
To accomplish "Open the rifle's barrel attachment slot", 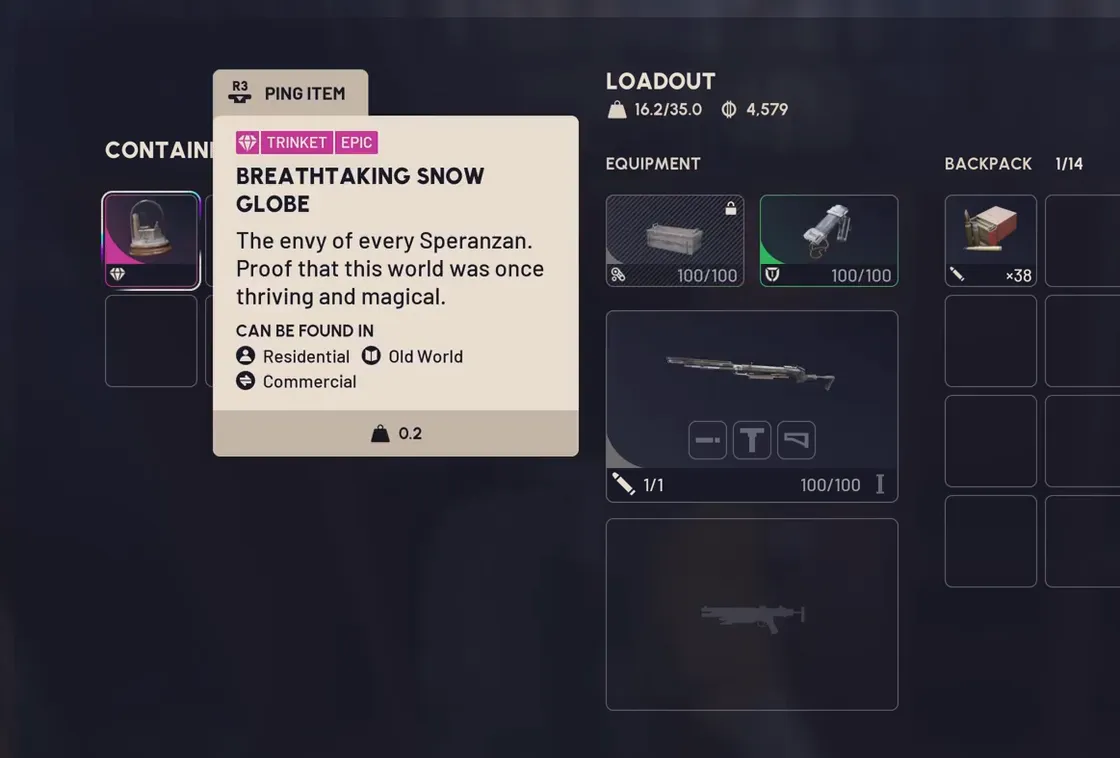I will point(708,440).
